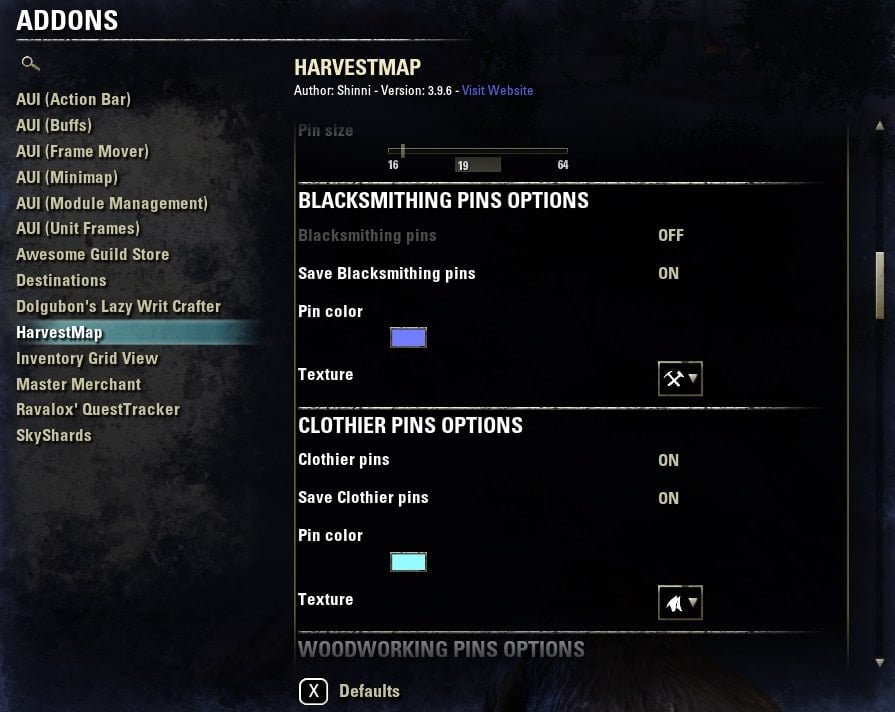
Task: Toggle Save Clothier pins setting
Action: (x=668, y=499)
